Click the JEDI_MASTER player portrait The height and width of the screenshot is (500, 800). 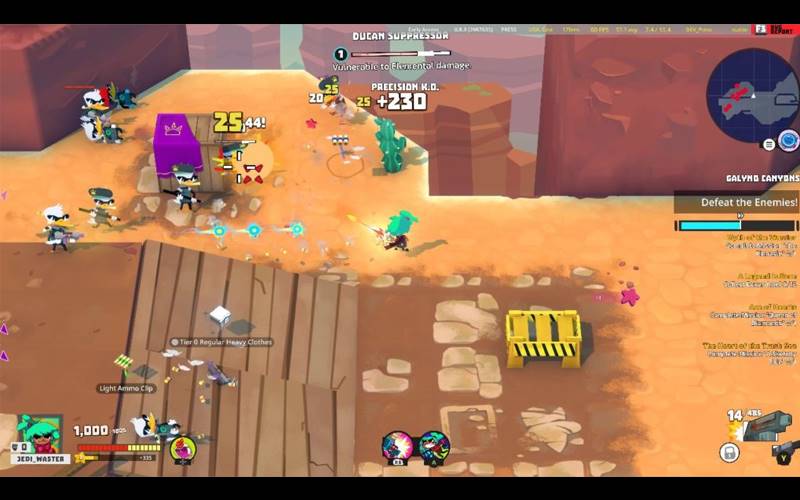[x=40, y=433]
